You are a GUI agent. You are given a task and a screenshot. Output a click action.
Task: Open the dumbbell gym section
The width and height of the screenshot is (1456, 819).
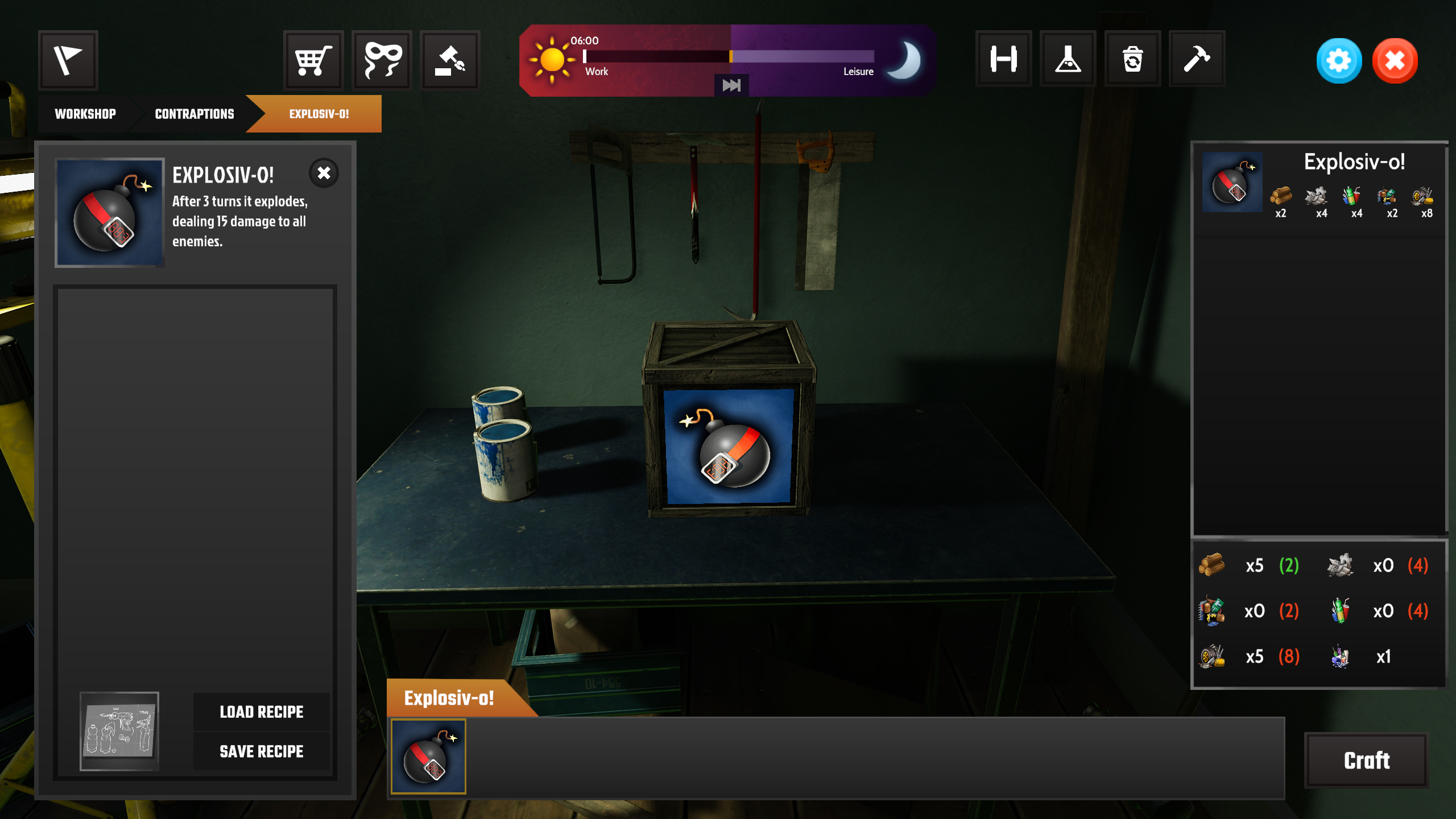point(1004,59)
